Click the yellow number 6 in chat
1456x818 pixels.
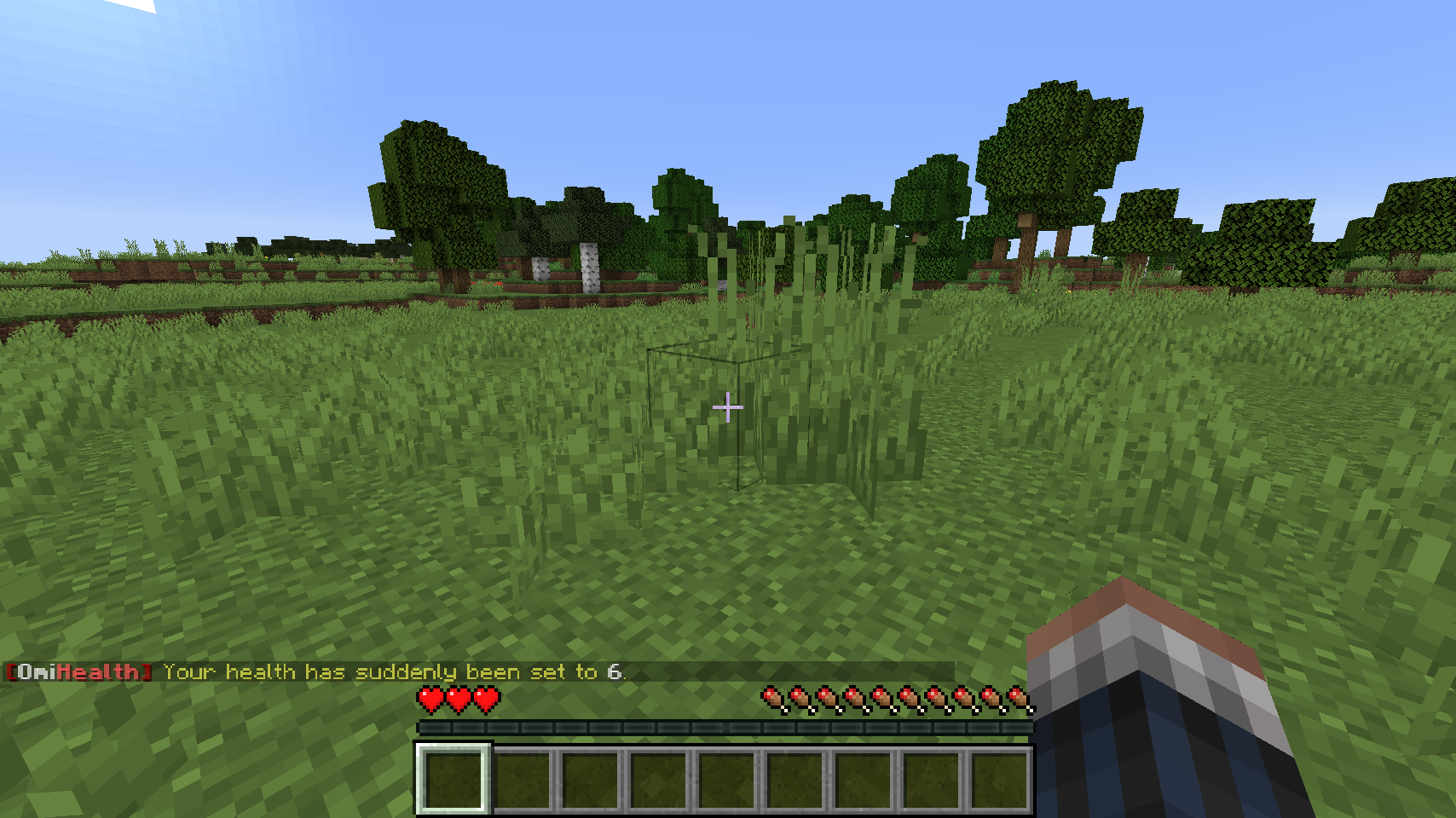point(615,672)
